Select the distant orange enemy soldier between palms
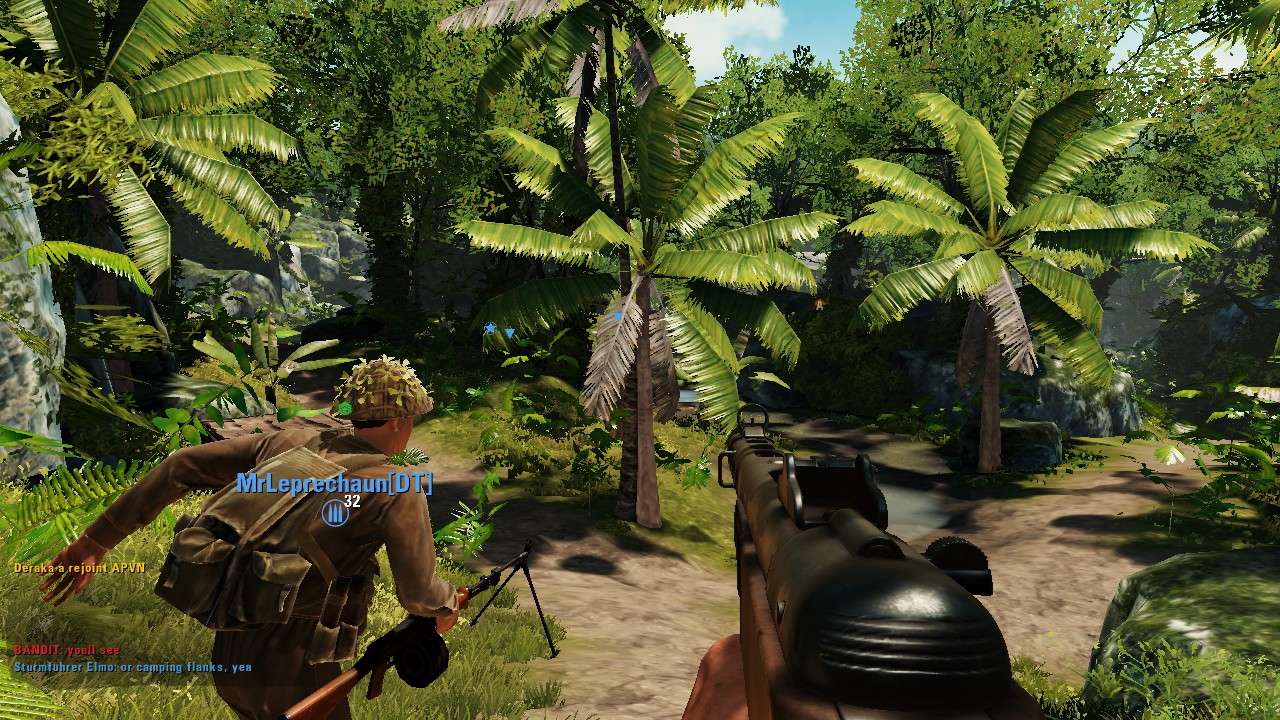 point(818,303)
